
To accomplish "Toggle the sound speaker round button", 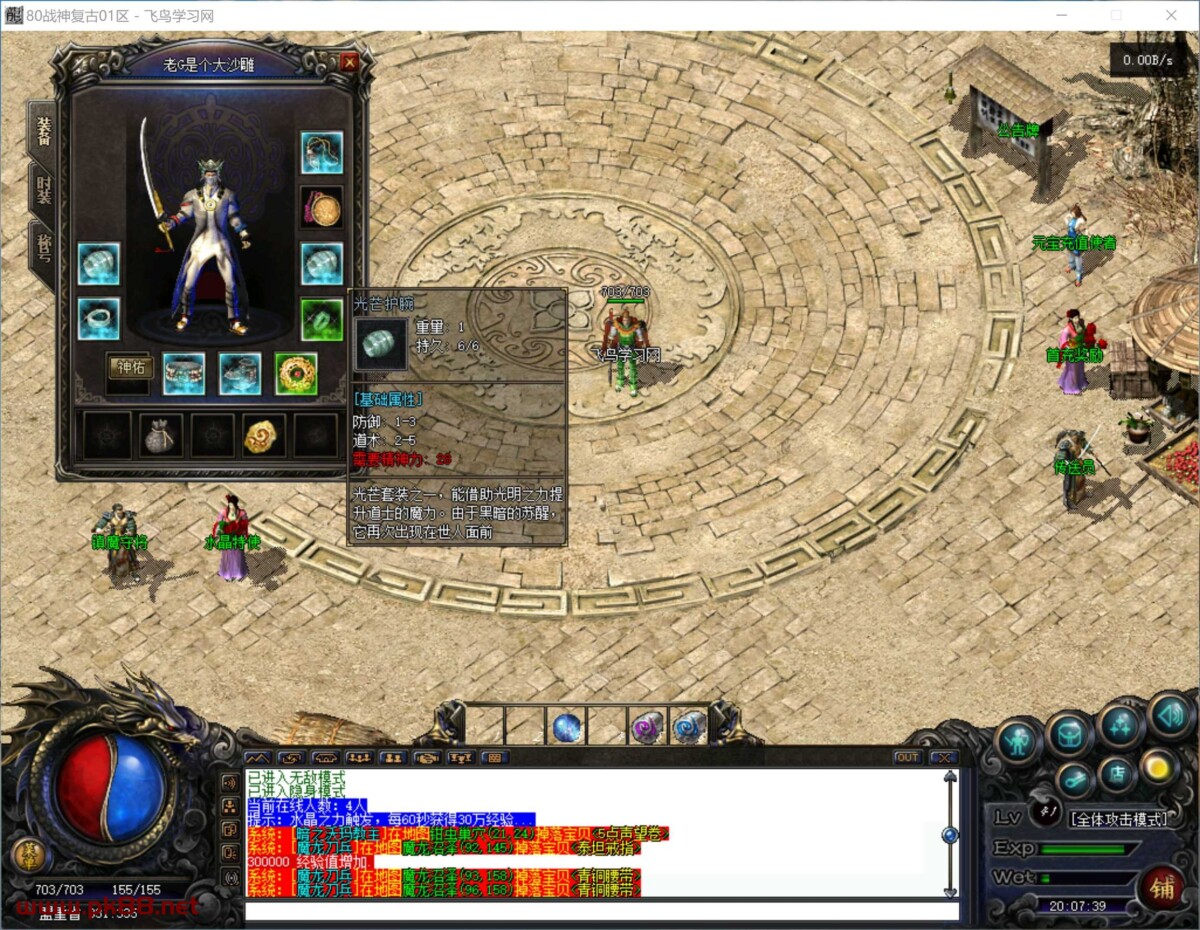I will click(x=1168, y=715).
